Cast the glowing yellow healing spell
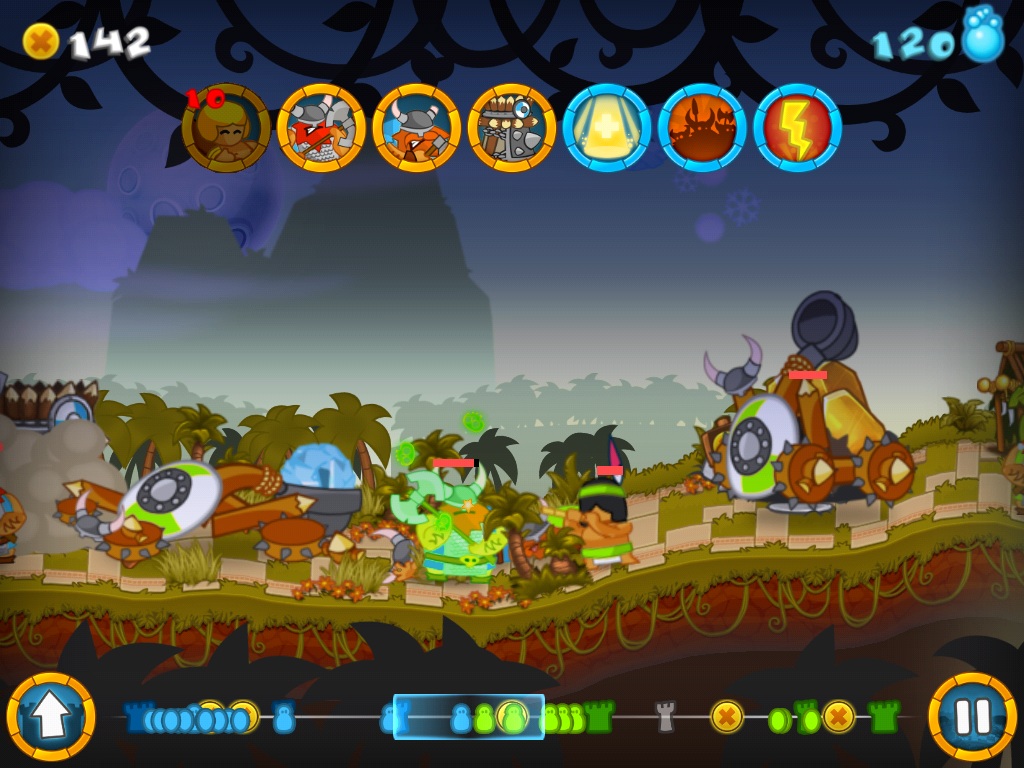This screenshot has height=768, width=1024. pyautogui.click(x=607, y=129)
